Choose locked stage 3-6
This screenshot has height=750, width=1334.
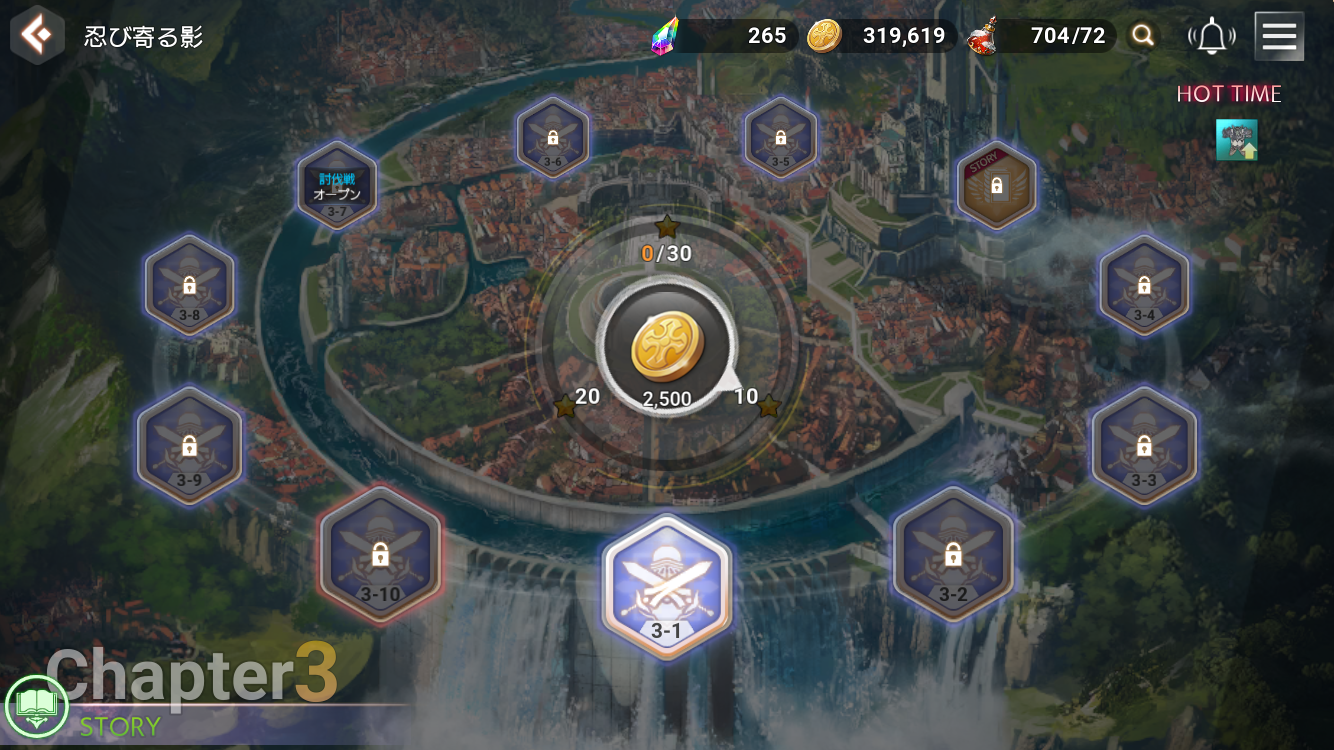553,138
